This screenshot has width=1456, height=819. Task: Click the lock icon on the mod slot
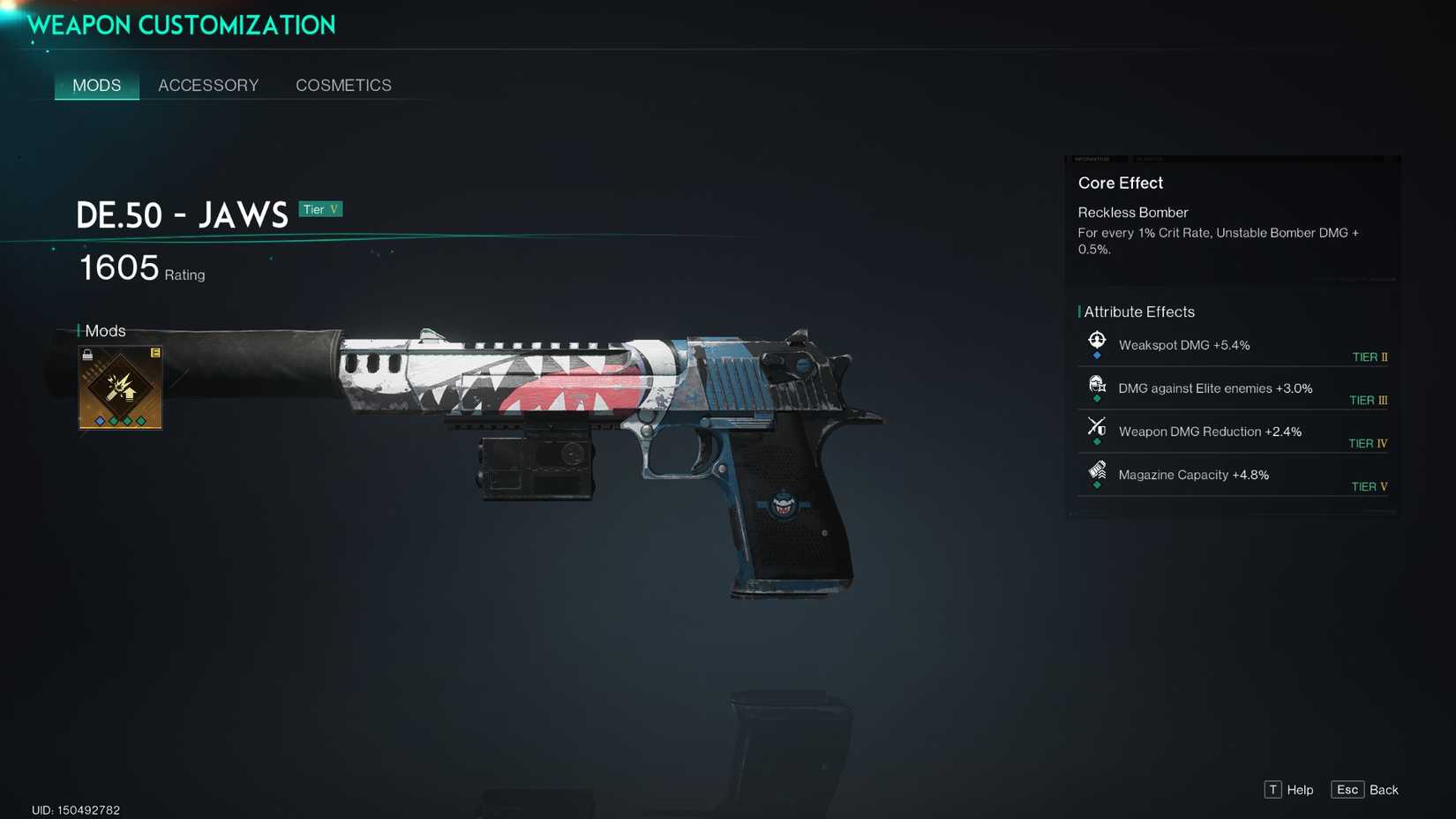click(x=87, y=355)
